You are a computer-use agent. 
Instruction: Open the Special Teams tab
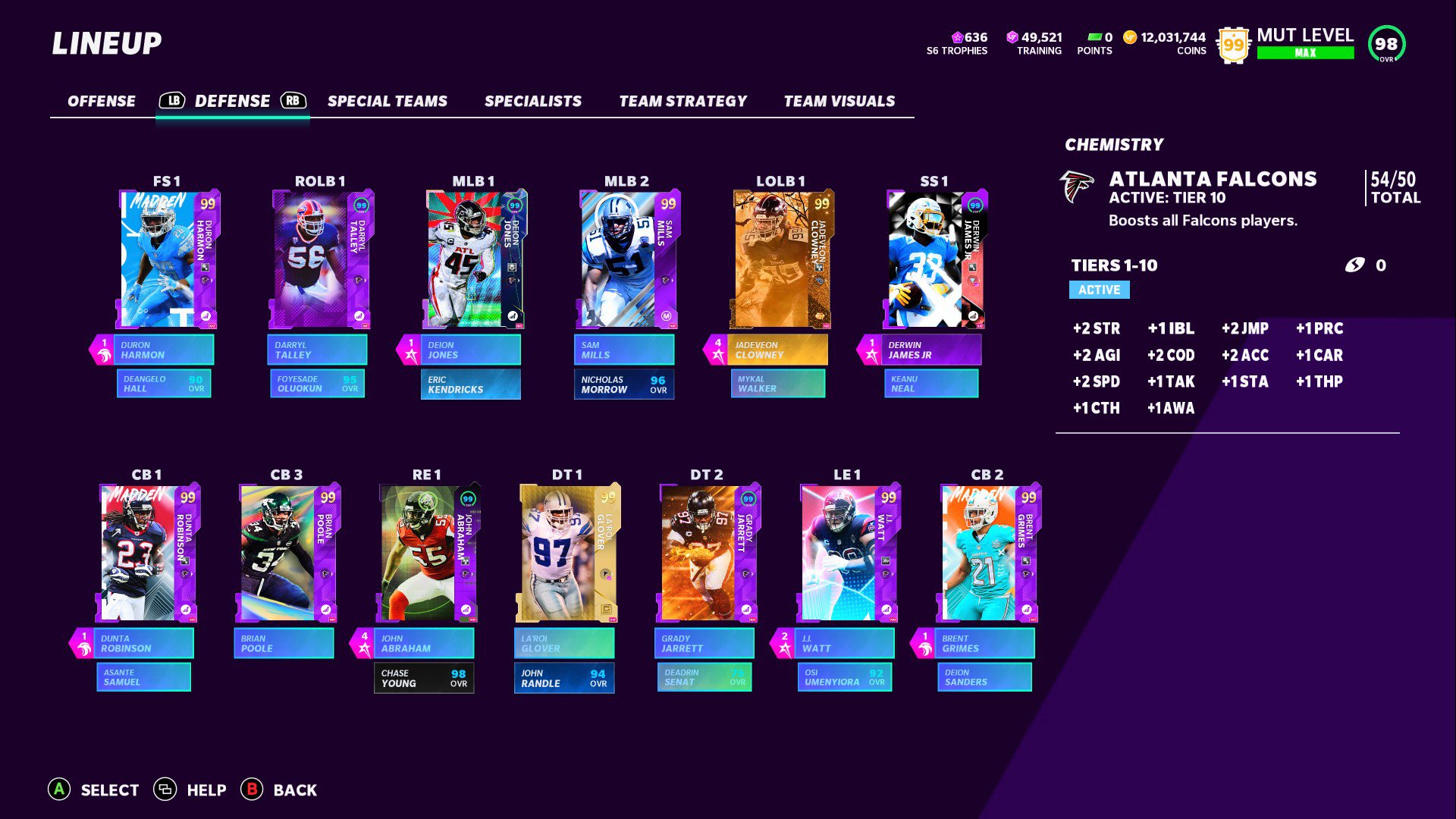pos(387,101)
